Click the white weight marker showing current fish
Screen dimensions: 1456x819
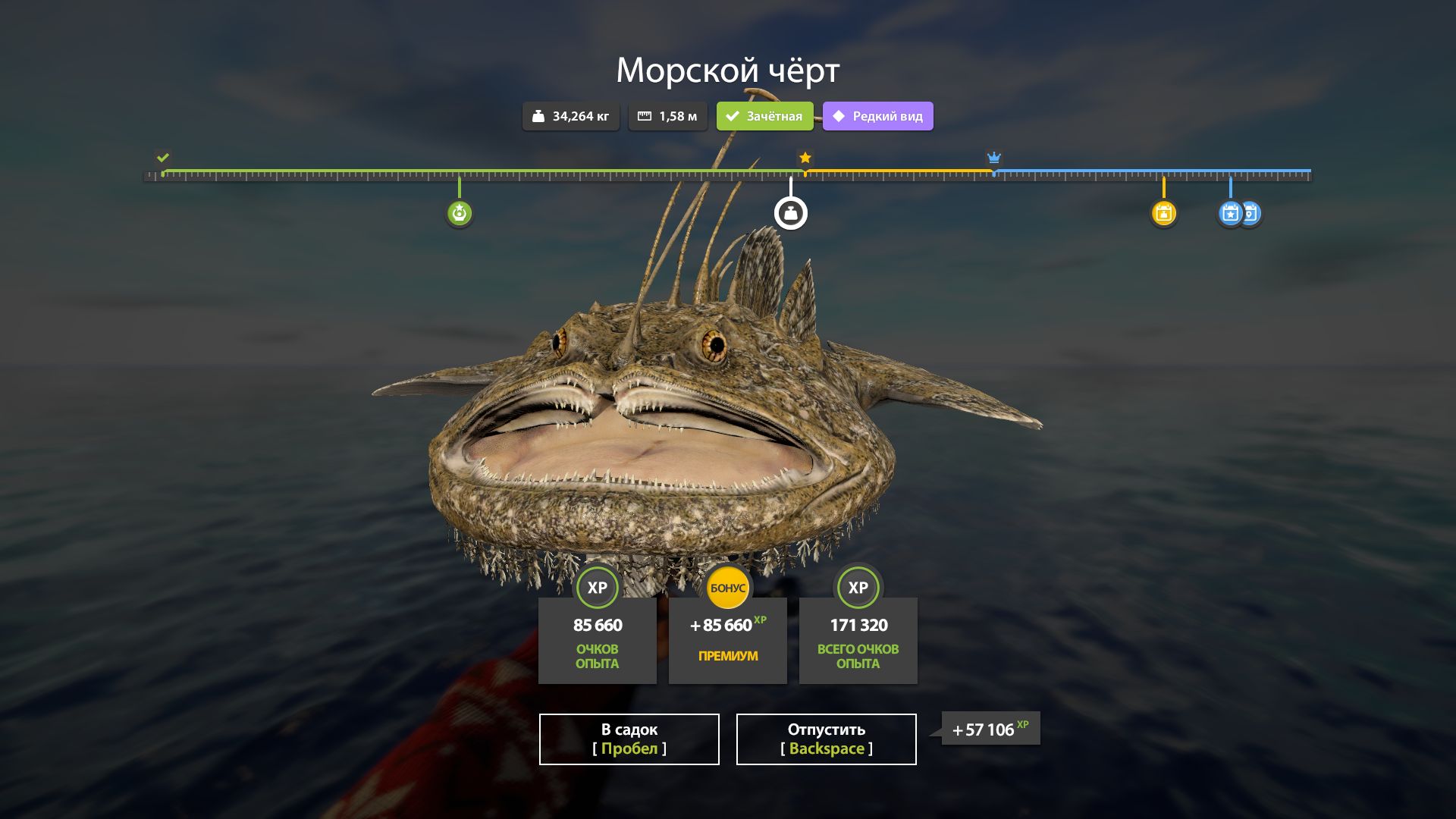point(789,213)
